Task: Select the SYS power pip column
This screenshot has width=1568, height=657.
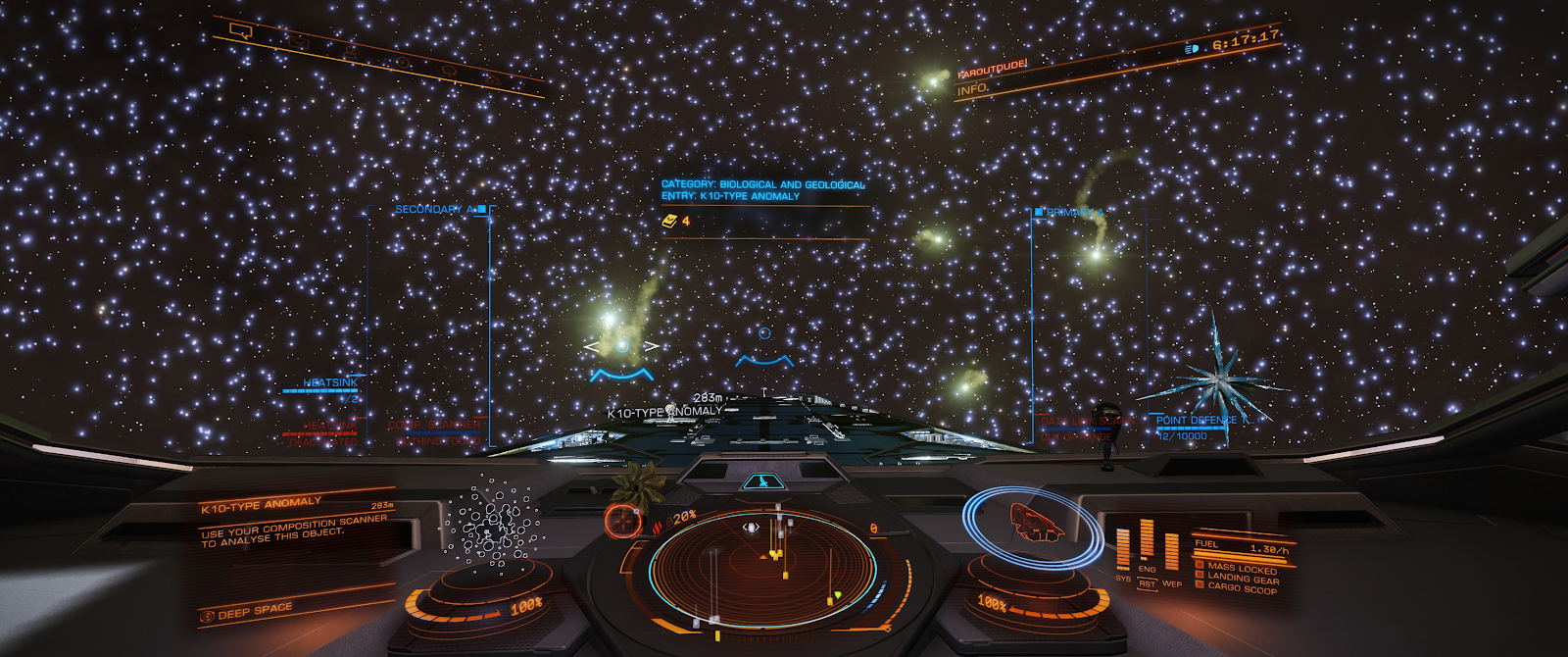Action: pyautogui.click(x=1123, y=549)
